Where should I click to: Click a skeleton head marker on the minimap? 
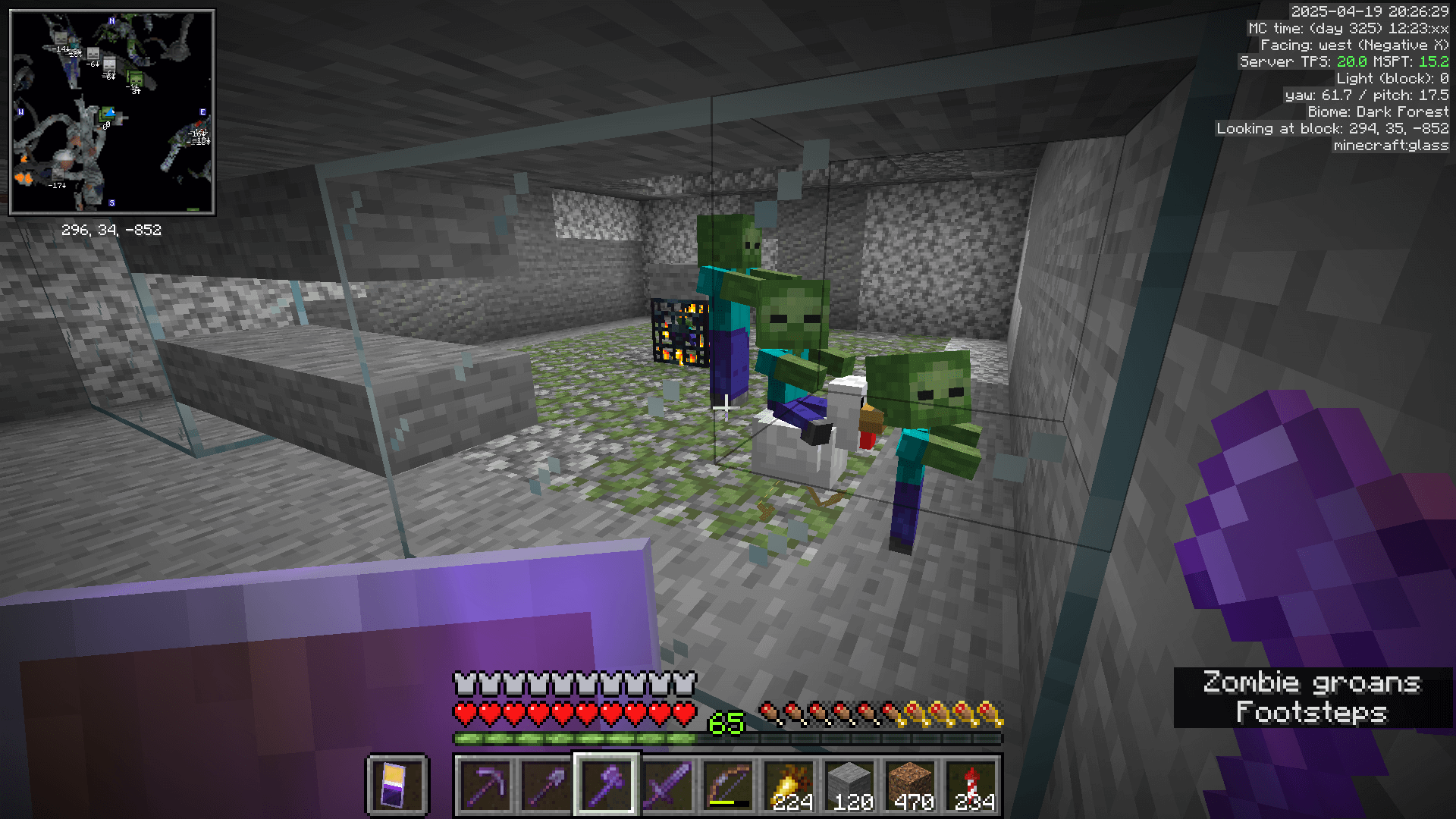click(92, 54)
